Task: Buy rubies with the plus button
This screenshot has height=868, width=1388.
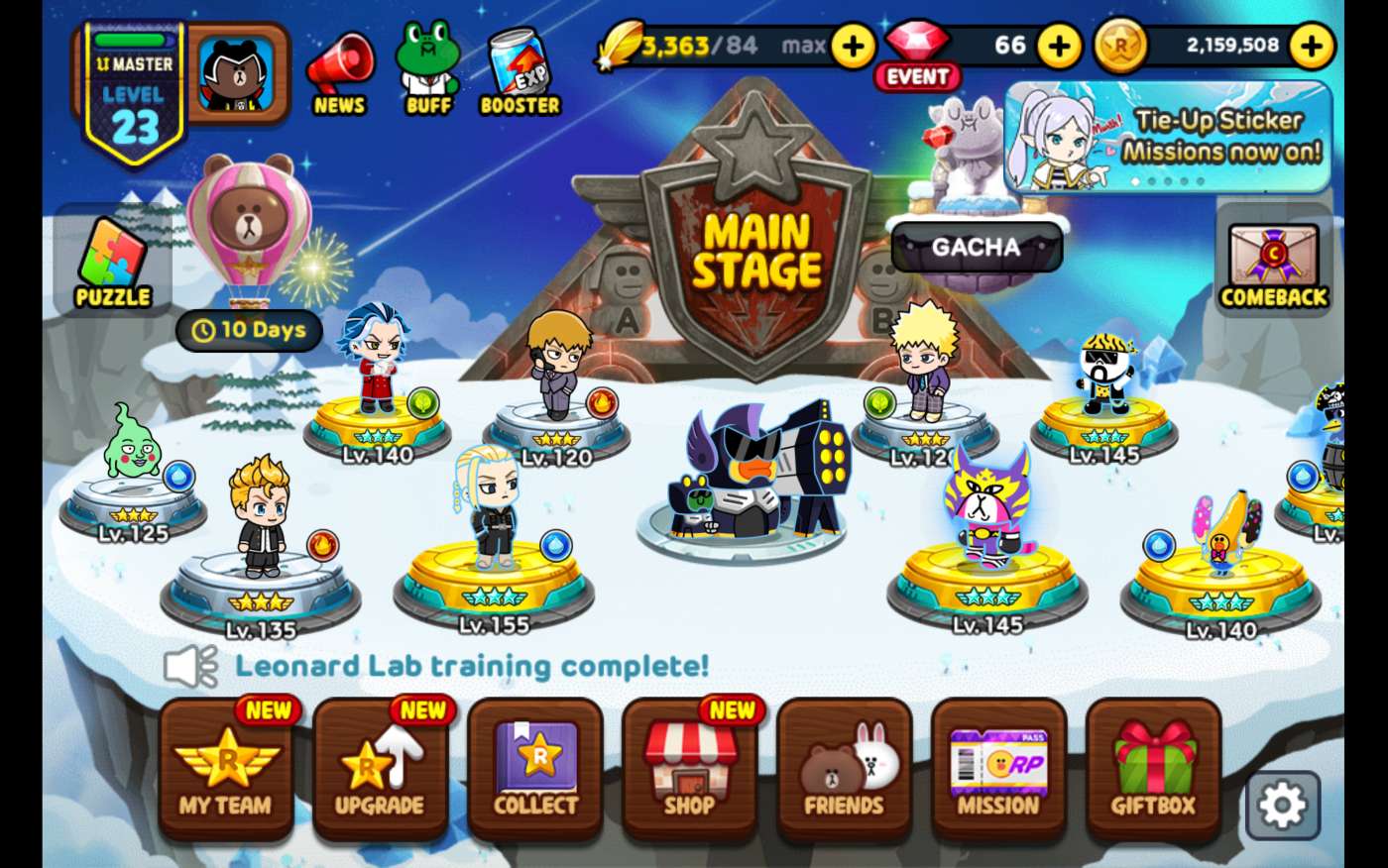Action: [1060, 46]
